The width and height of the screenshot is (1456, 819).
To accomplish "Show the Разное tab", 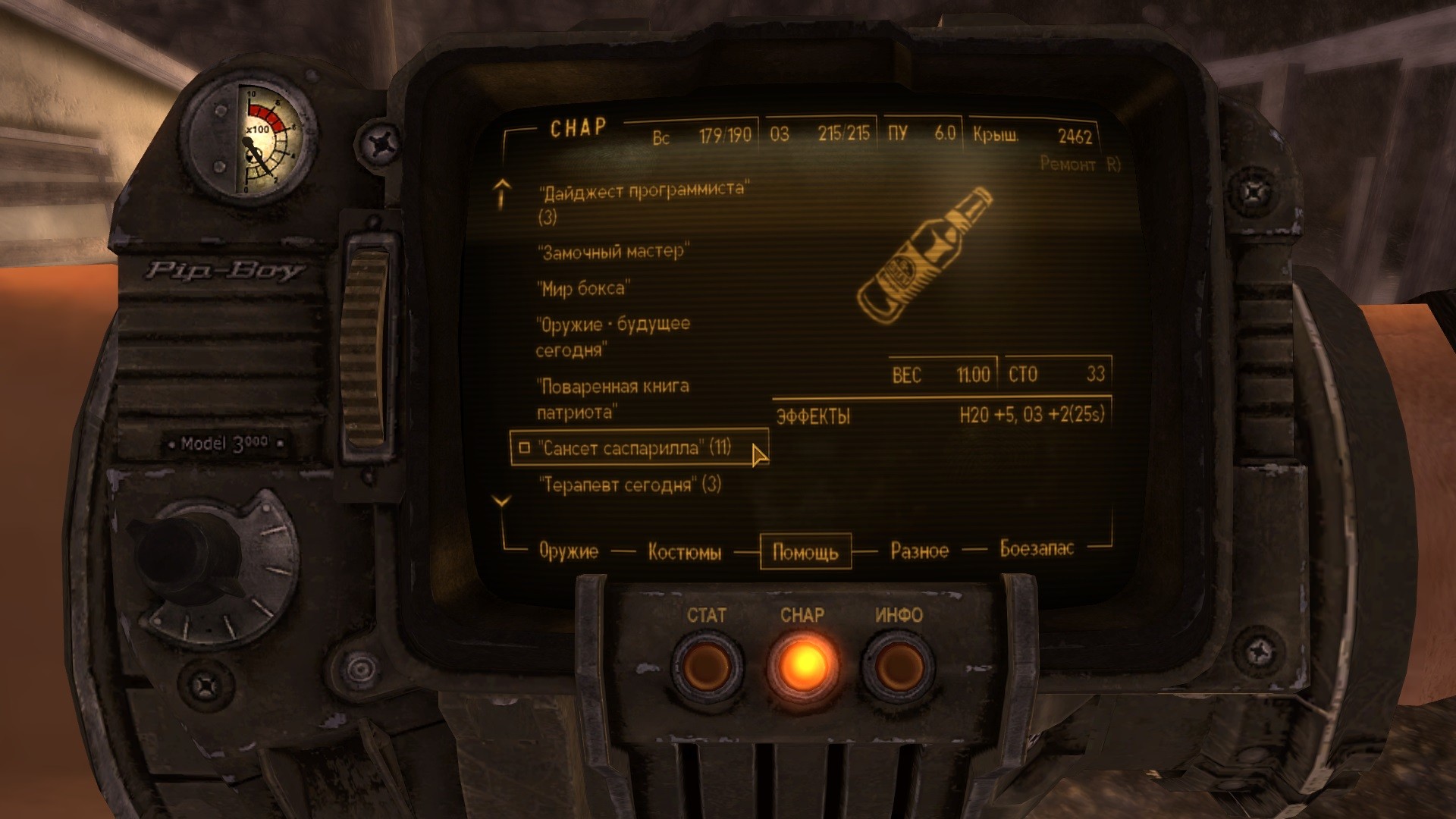I will [919, 551].
